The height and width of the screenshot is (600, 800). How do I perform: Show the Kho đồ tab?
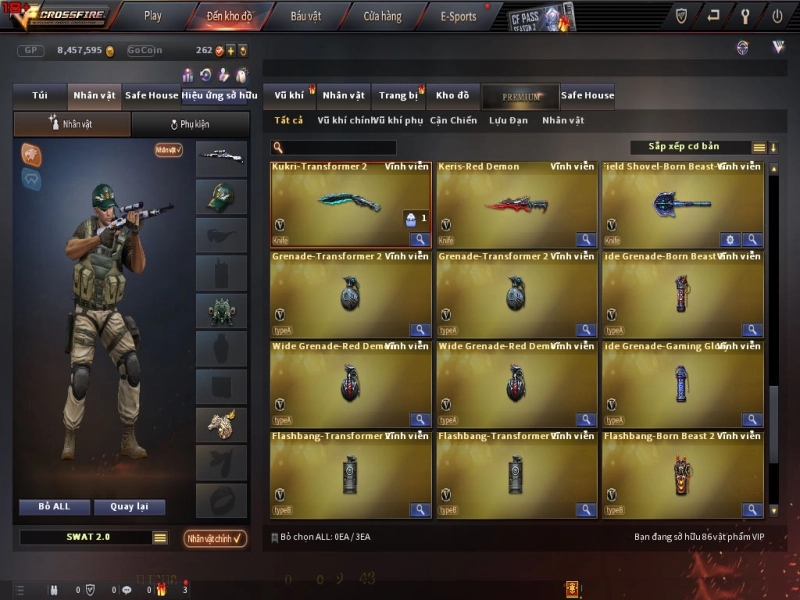pyautogui.click(x=452, y=96)
